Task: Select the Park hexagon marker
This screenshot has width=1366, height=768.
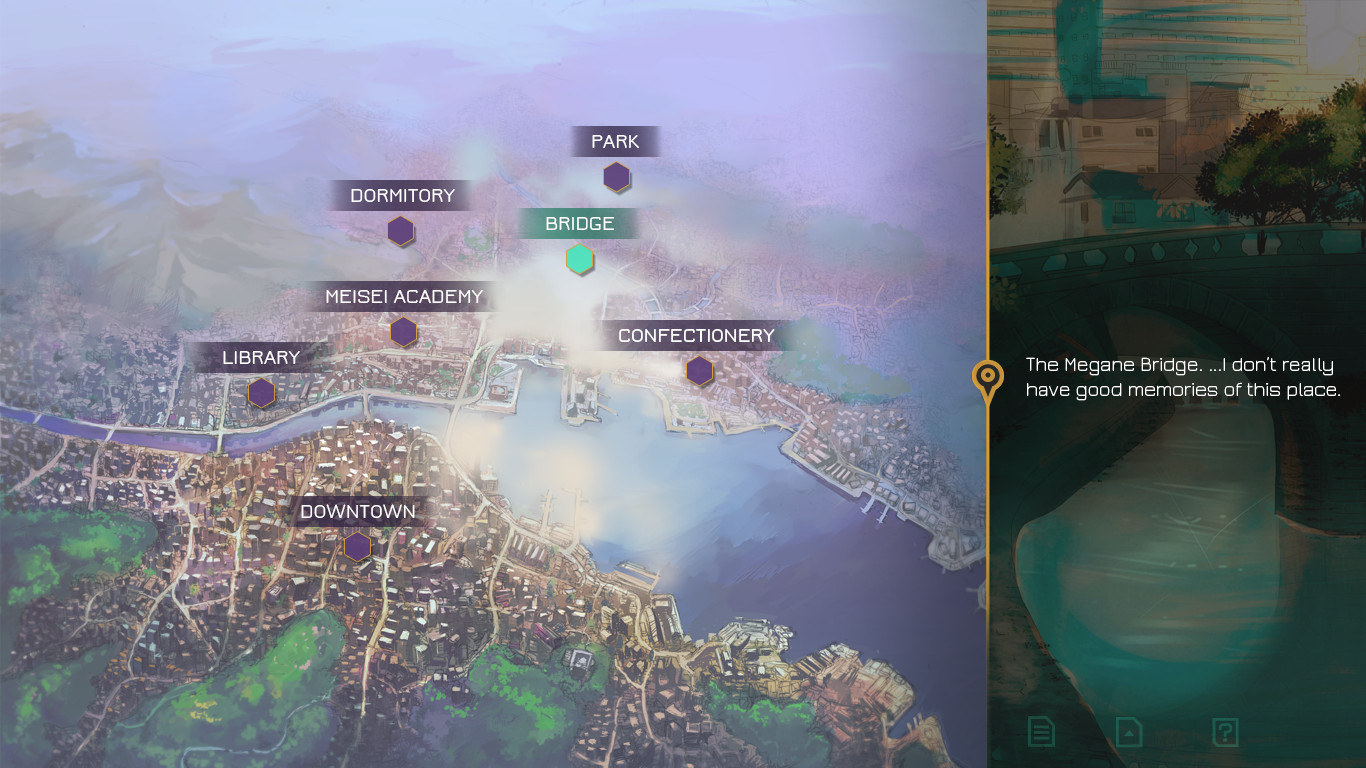Action: 616,178
